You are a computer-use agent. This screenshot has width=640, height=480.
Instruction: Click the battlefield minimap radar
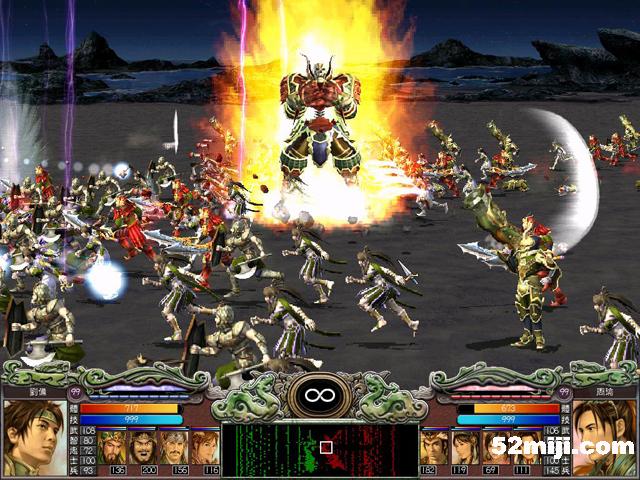point(320,448)
